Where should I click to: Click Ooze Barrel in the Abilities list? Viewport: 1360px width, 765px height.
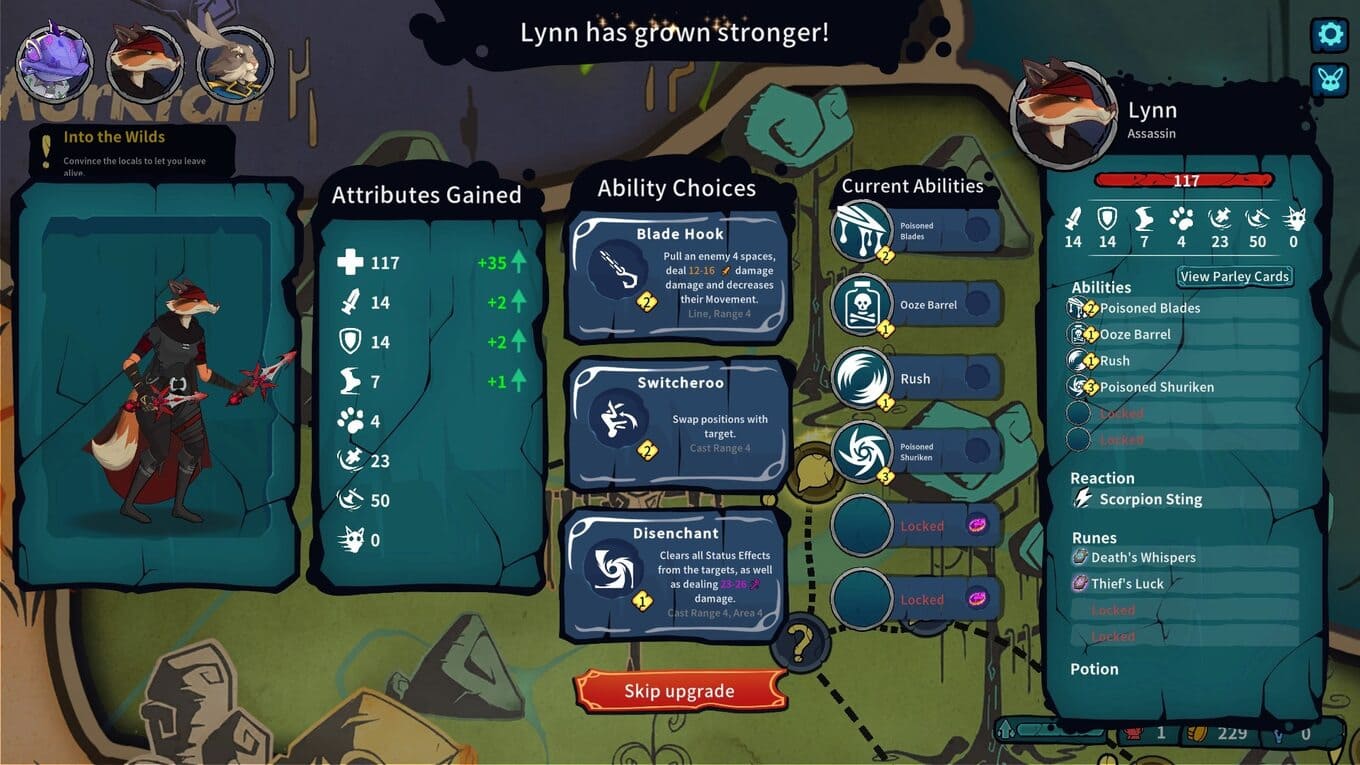[1135, 334]
